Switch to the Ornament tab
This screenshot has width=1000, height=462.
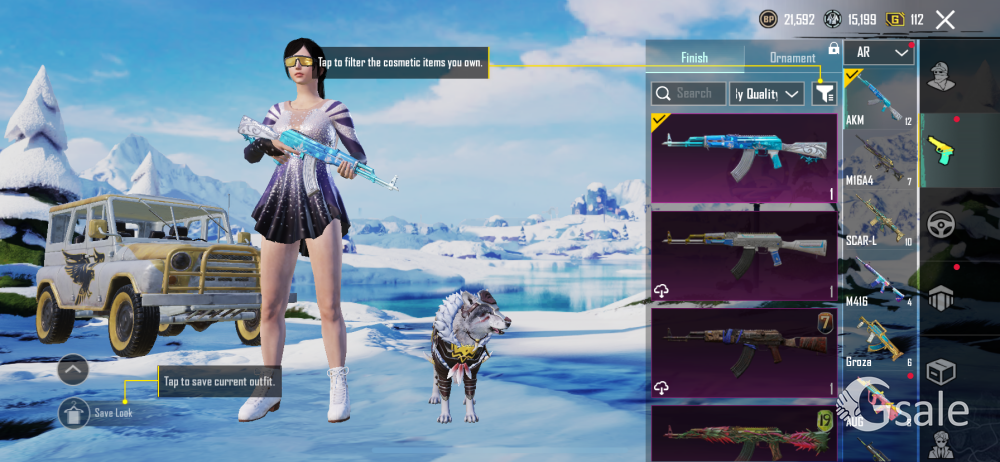(792, 58)
